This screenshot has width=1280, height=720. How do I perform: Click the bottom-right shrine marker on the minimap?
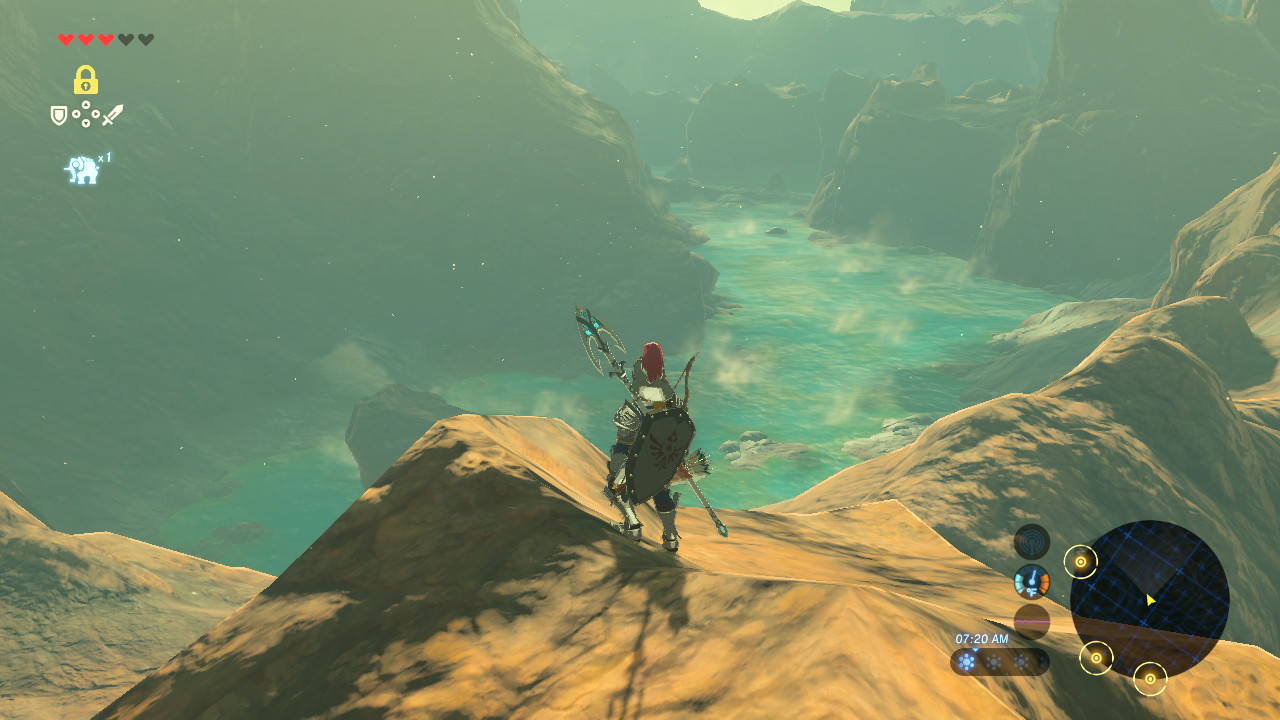tap(1150, 679)
